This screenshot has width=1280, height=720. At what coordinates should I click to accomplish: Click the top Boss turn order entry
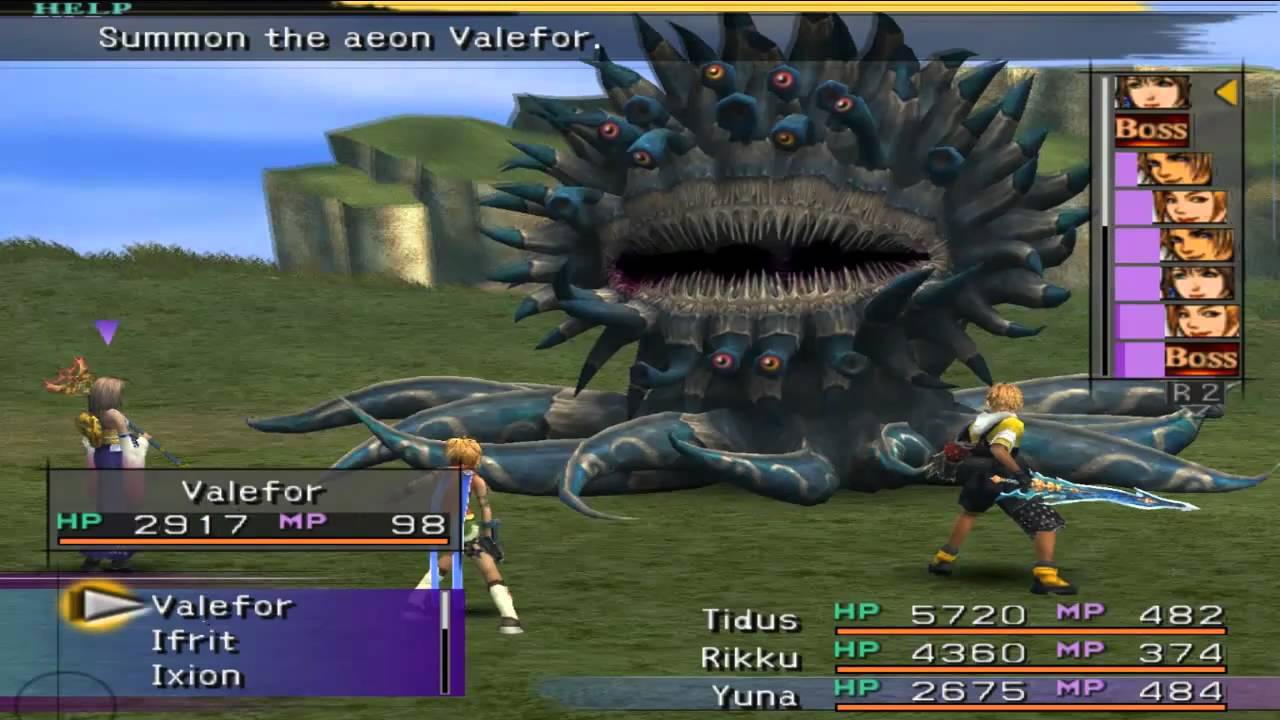click(x=1152, y=130)
